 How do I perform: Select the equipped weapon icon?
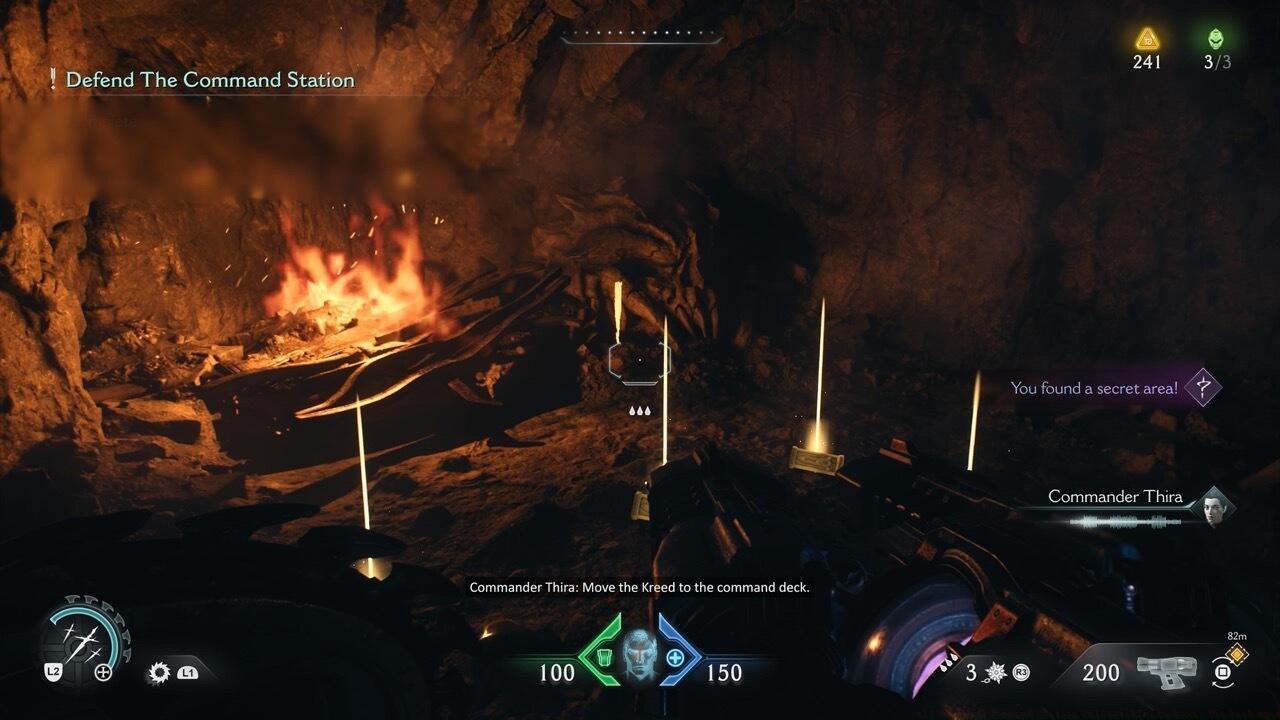click(x=1166, y=673)
